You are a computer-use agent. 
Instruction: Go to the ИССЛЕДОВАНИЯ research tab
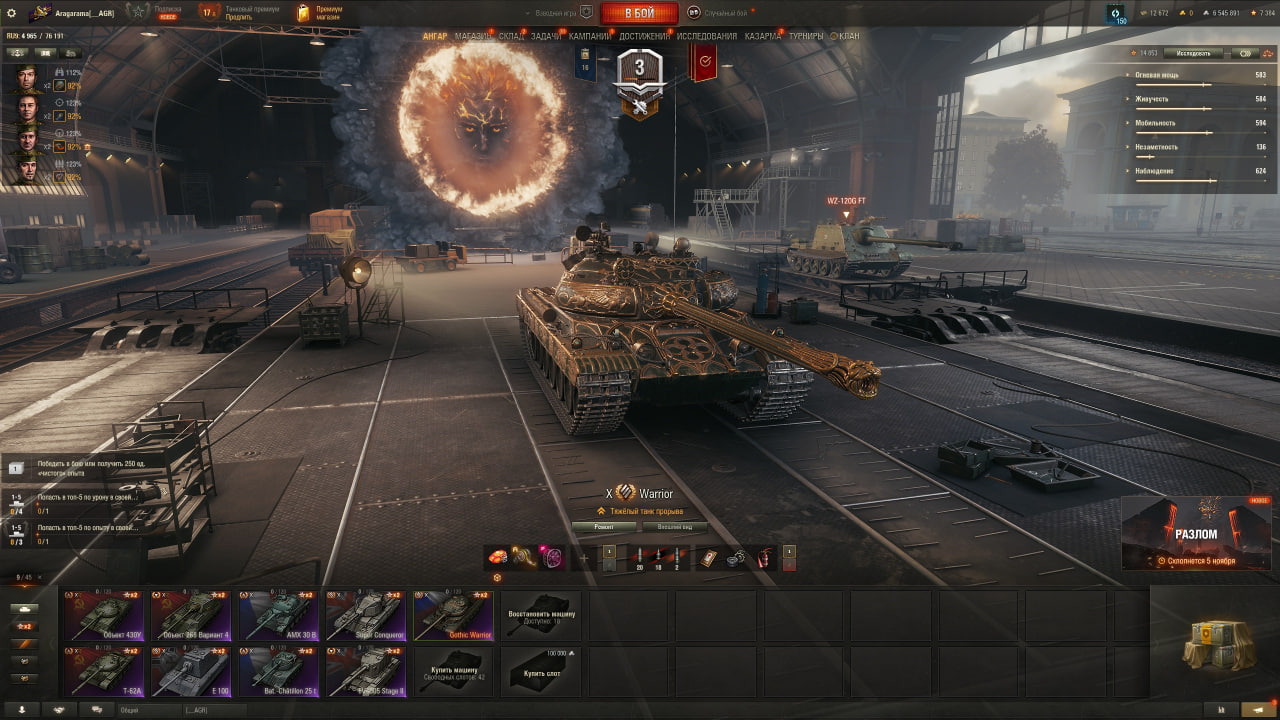pos(707,36)
